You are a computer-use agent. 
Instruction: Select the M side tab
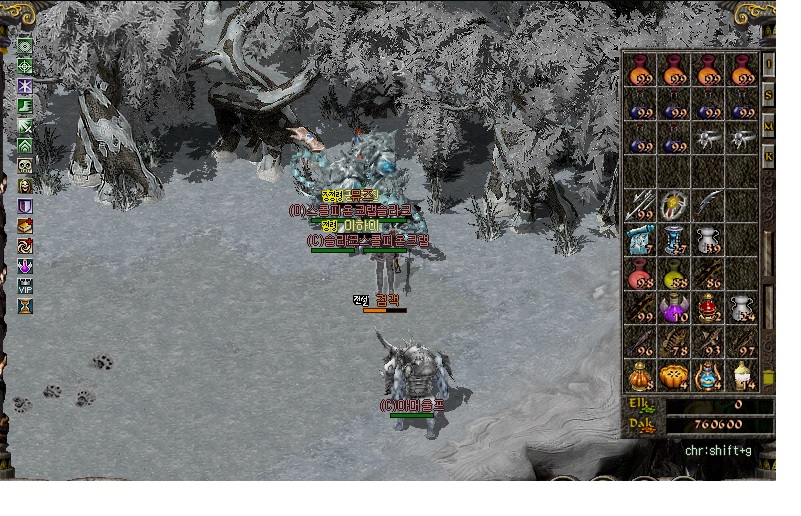[768, 126]
